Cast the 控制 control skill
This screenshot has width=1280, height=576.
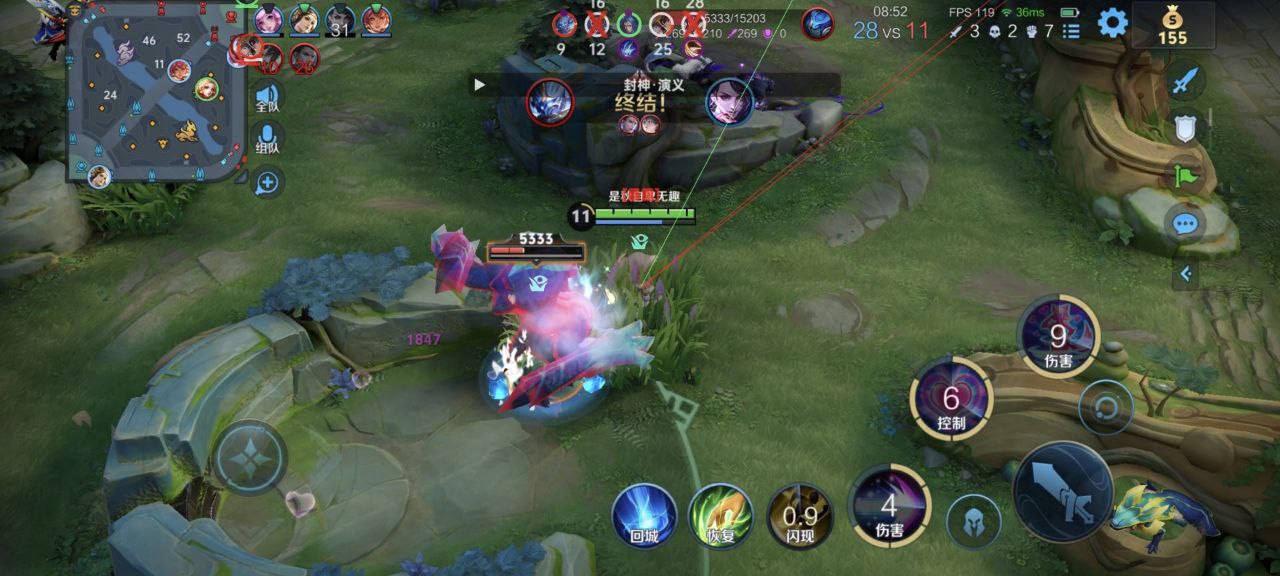click(x=950, y=398)
